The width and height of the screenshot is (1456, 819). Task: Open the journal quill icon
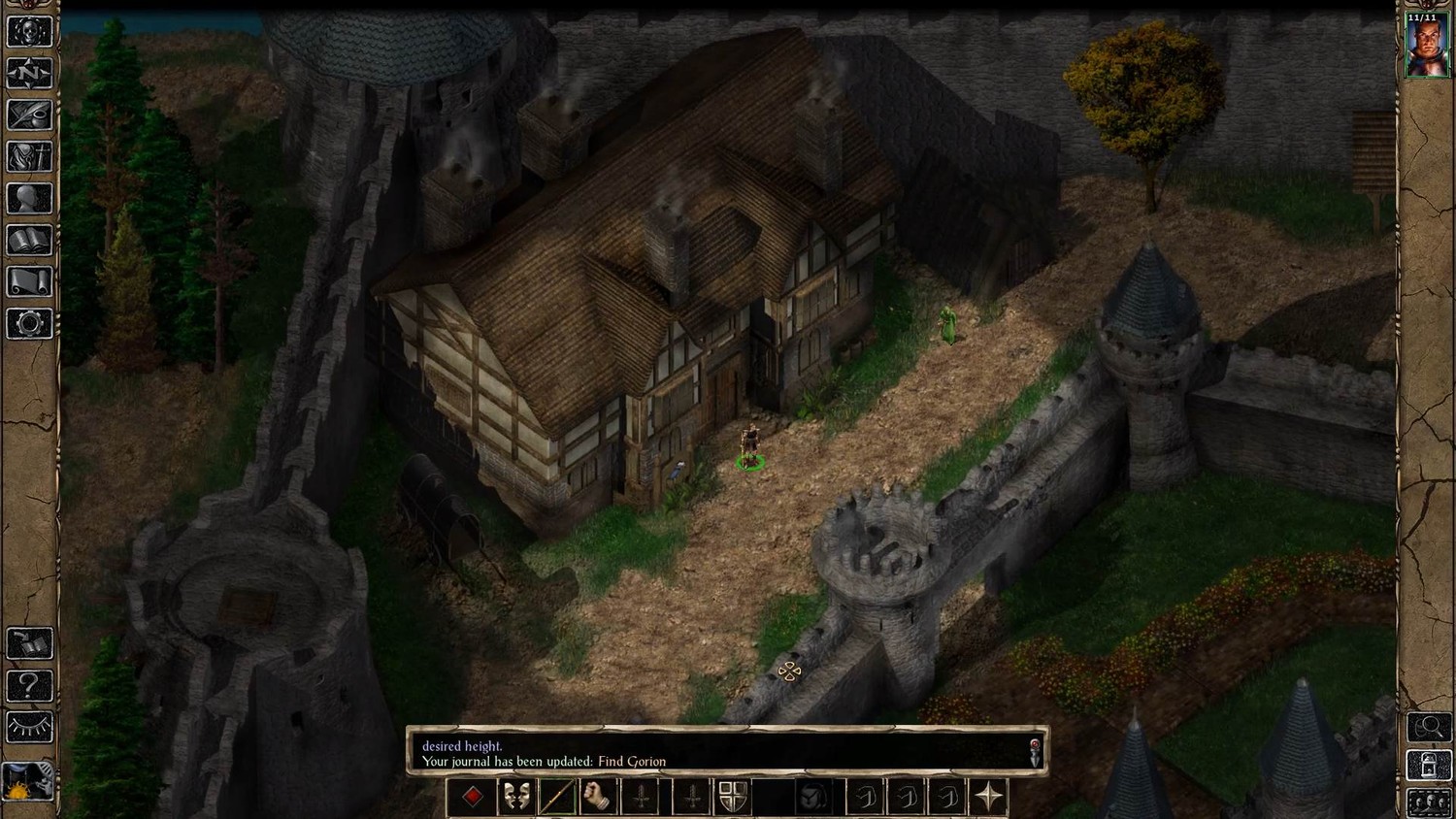point(29,115)
